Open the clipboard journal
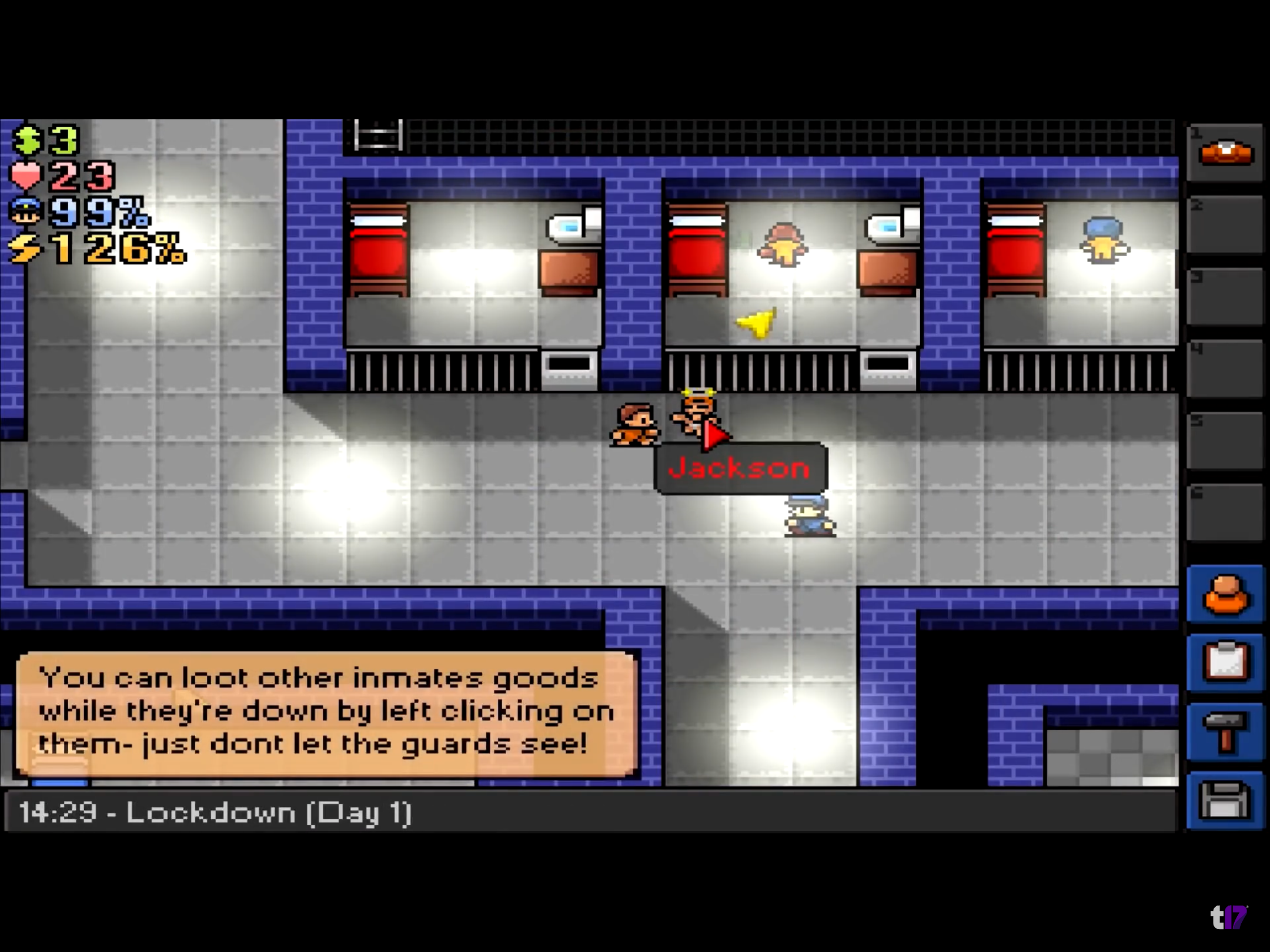1270x952 pixels. pos(1225,663)
